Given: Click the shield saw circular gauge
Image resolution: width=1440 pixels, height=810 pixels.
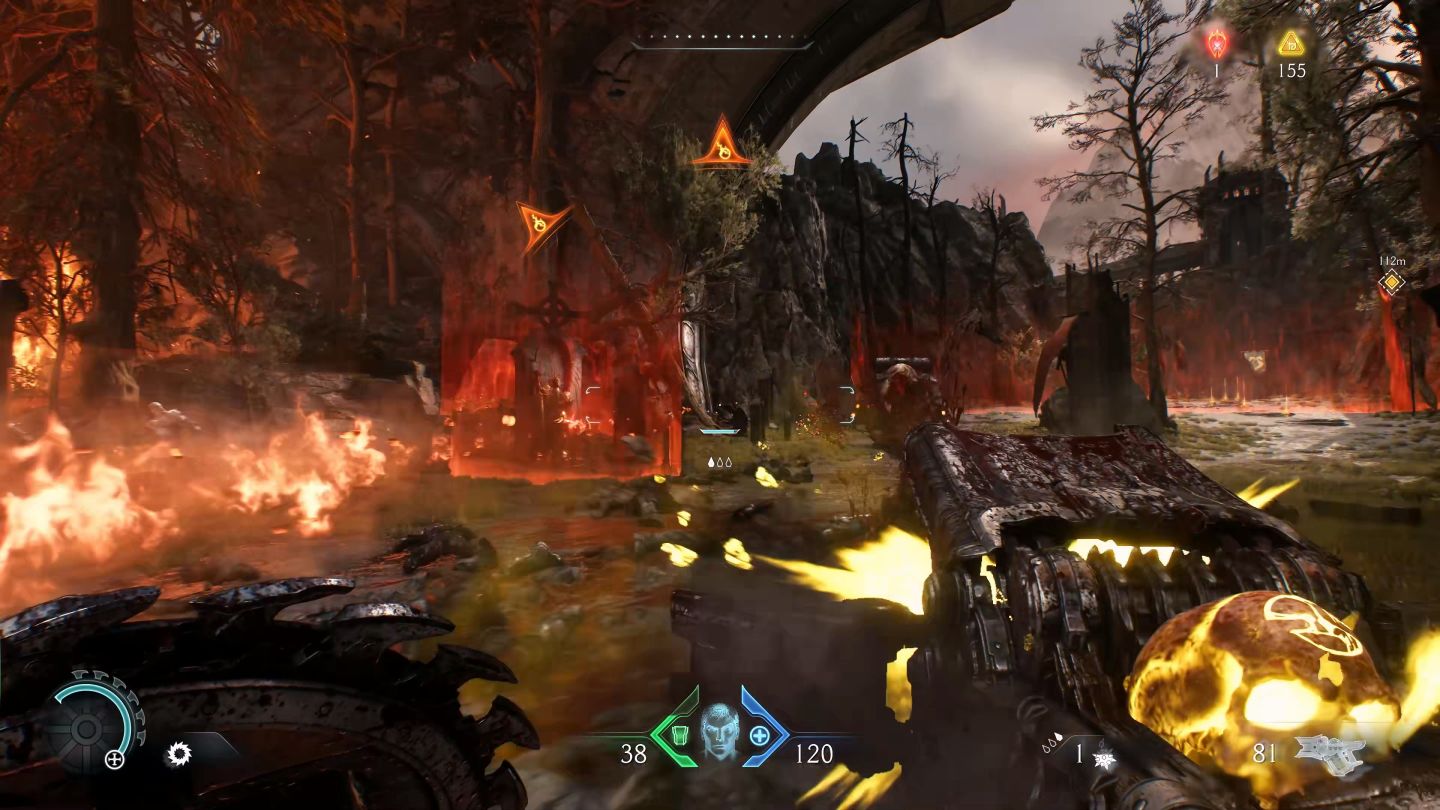Looking at the screenshot, I should pos(93,720).
